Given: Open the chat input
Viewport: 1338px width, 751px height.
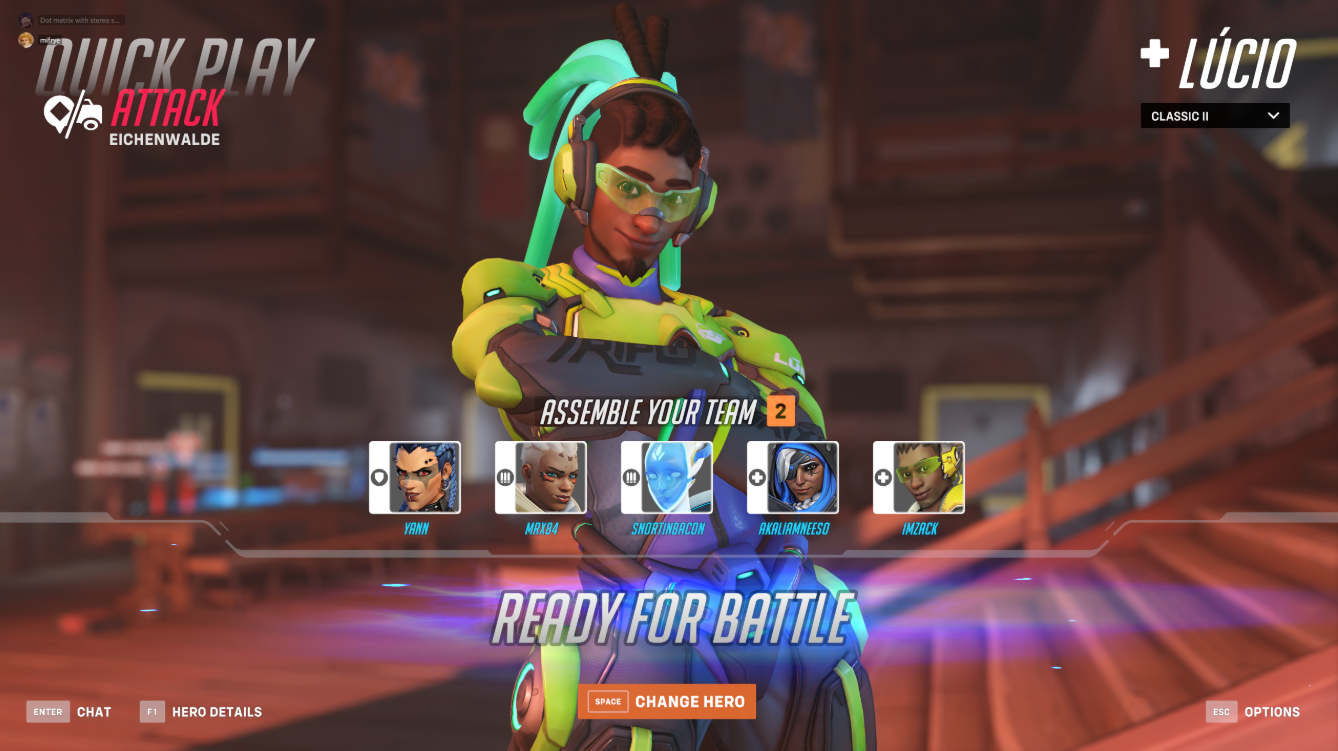Looking at the screenshot, I should point(68,712).
